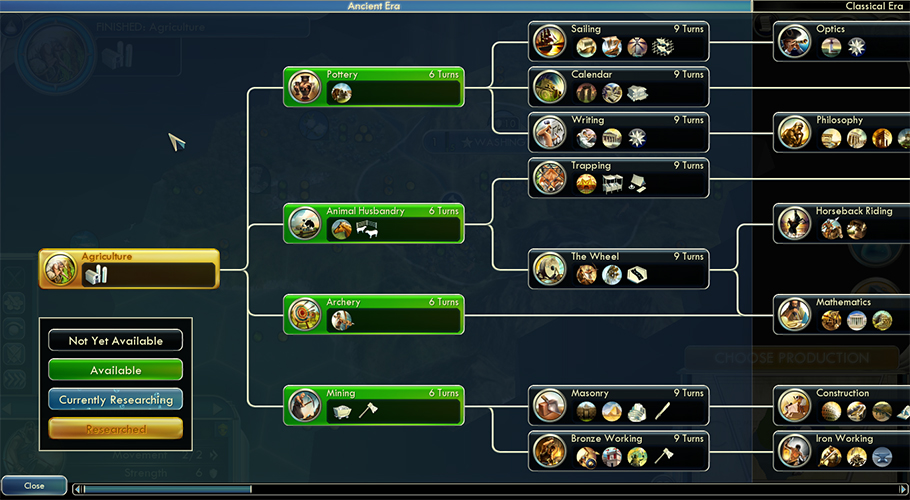Select the Masonry technology
The height and width of the screenshot is (500, 910).
(x=618, y=405)
